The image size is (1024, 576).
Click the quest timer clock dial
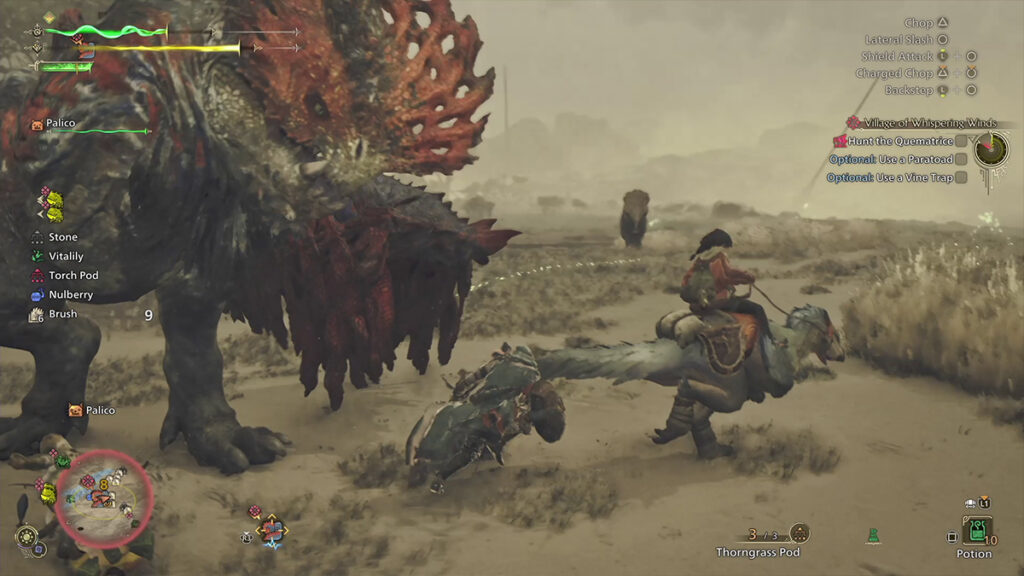coord(991,150)
